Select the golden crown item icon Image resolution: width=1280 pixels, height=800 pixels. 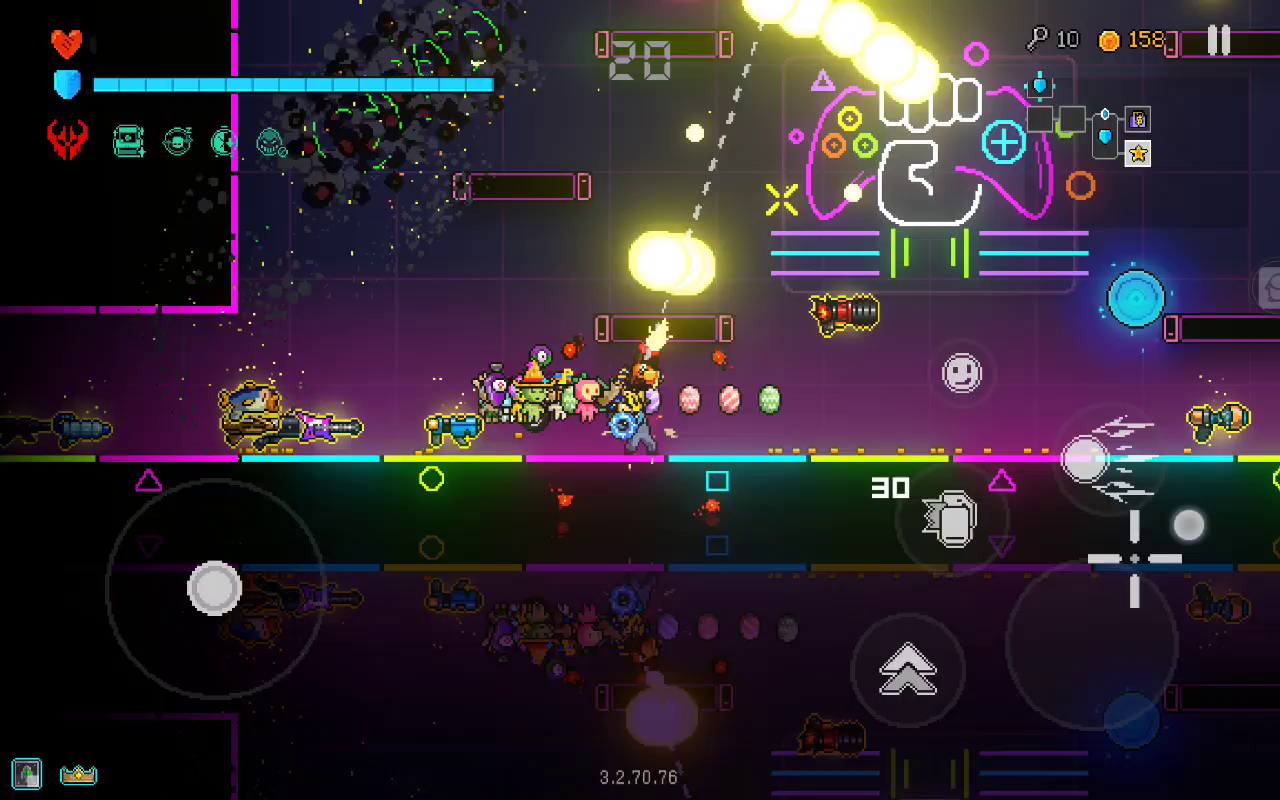[x=78, y=774]
